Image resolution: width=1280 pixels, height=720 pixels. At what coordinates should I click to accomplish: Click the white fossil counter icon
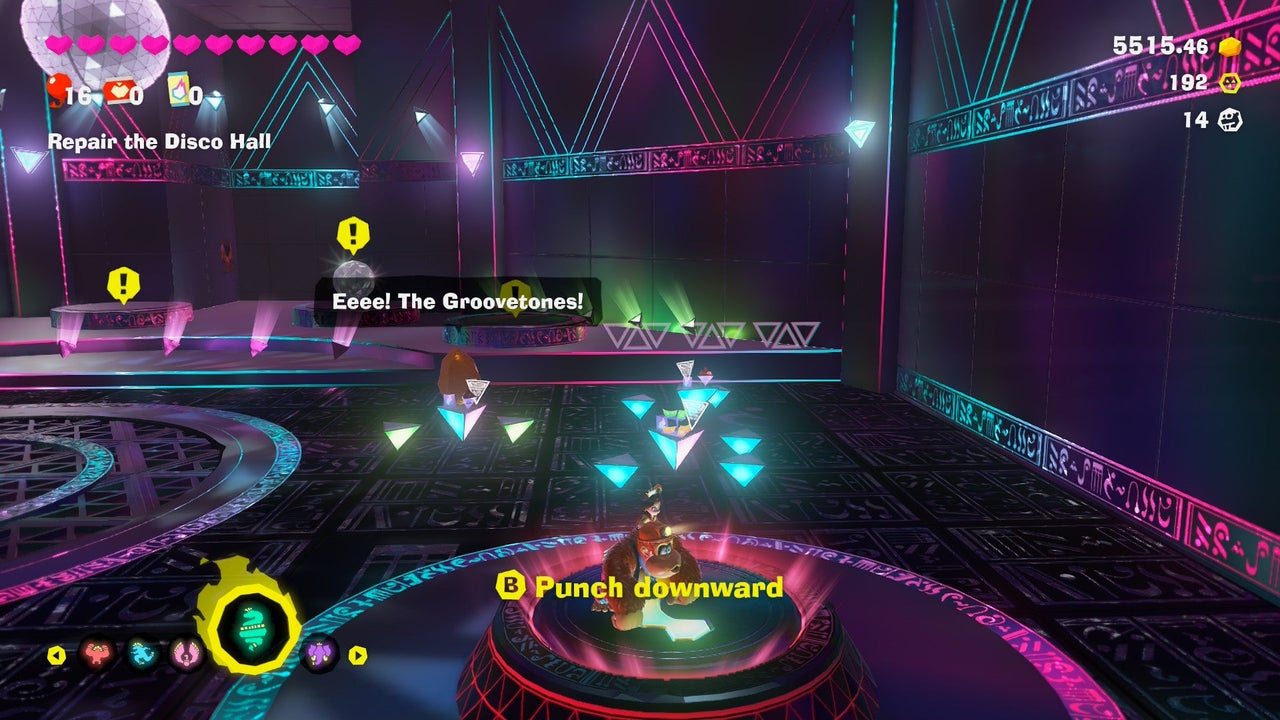pyautogui.click(x=1229, y=120)
